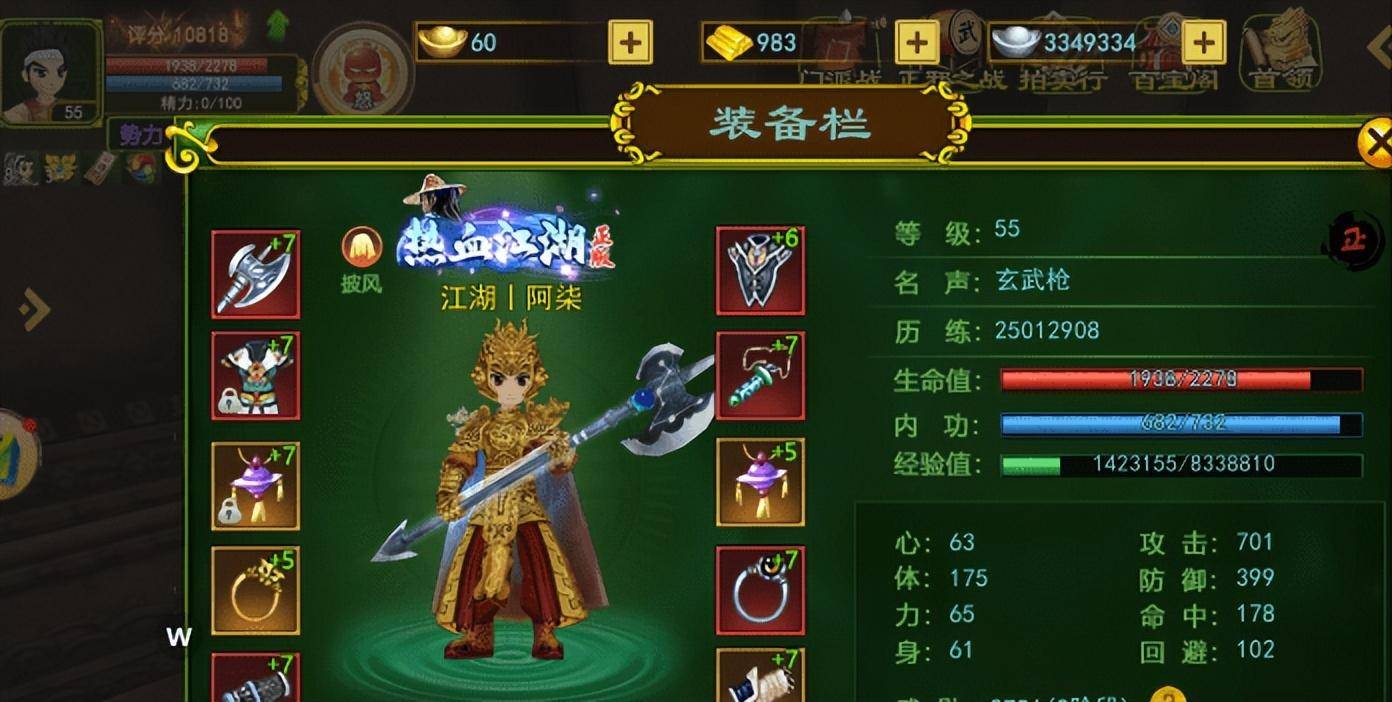
Task: Select the +5 gold ring slot
Action: 255,590
